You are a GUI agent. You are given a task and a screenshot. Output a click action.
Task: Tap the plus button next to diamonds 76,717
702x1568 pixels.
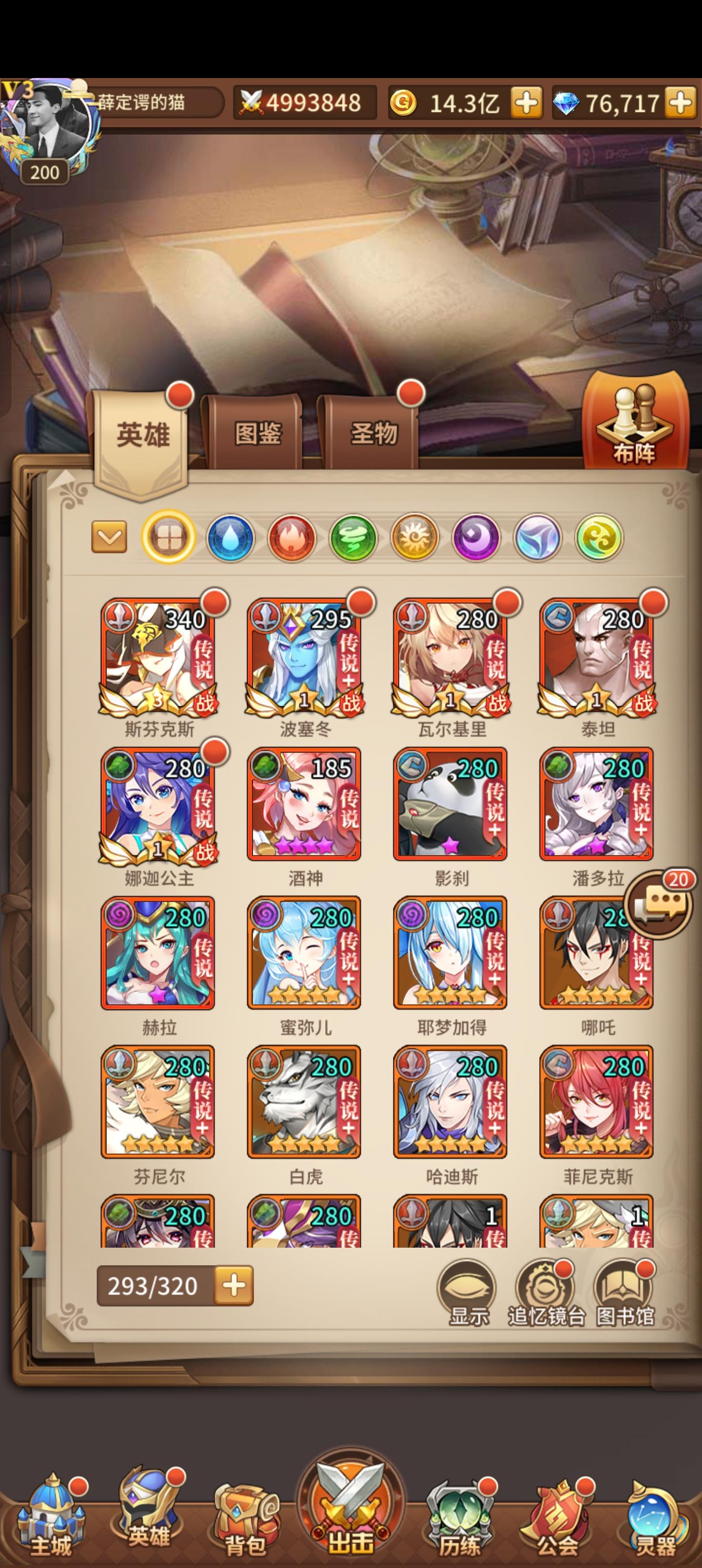682,103
